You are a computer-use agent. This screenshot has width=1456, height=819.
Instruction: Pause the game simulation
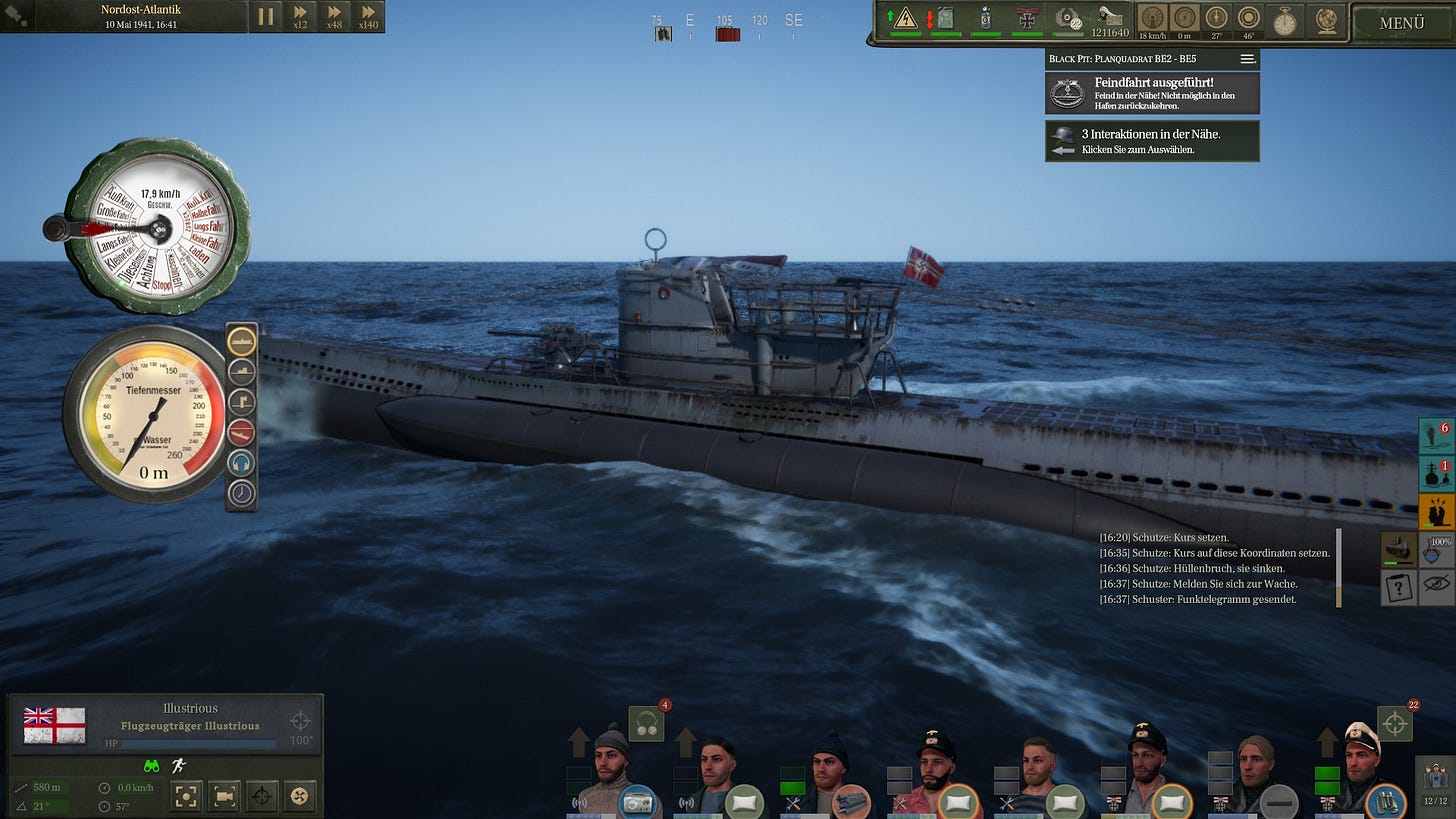[x=266, y=16]
